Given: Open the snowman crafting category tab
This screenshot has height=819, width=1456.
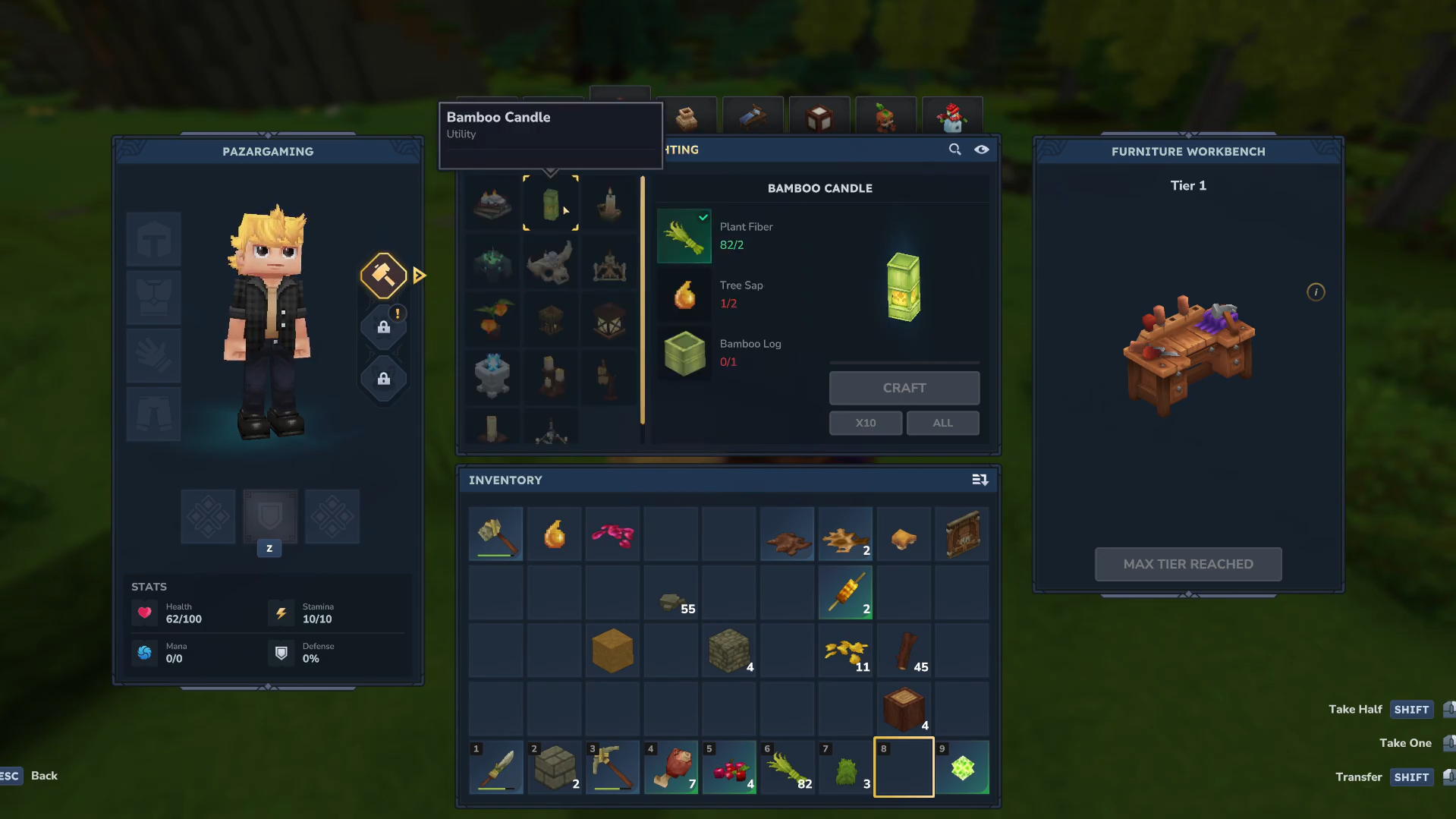Looking at the screenshot, I should pyautogui.click(x=952, y=117).
